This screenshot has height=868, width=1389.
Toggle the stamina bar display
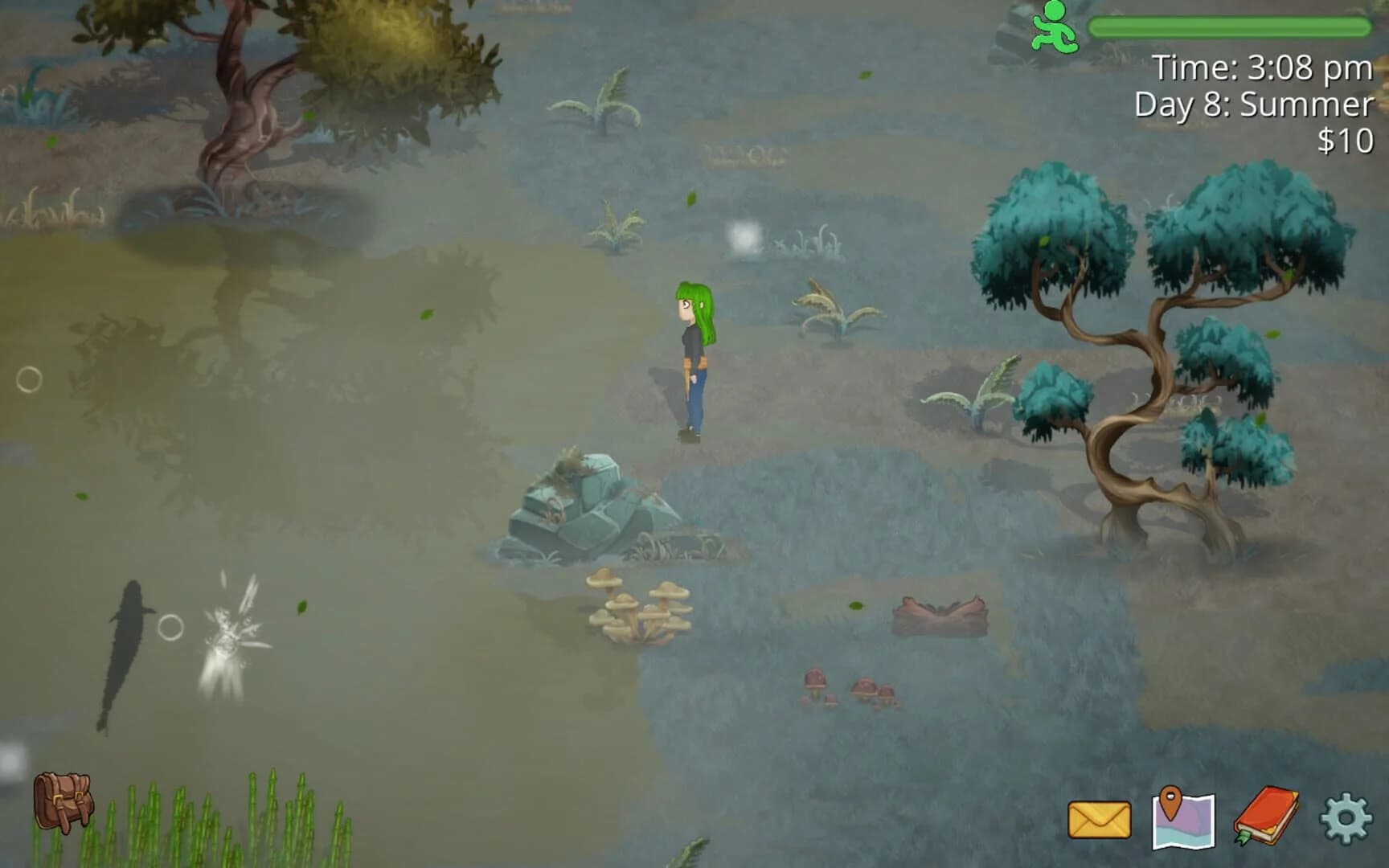1230,26
